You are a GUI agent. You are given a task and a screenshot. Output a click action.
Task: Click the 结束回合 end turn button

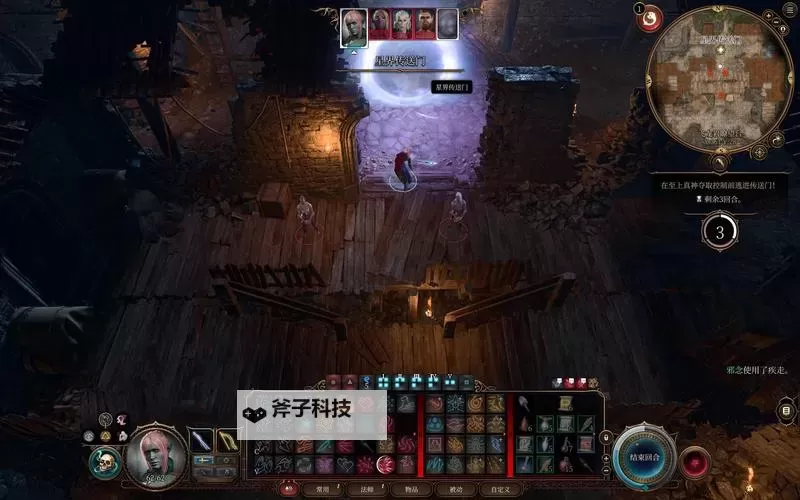(x=645, y=458)
